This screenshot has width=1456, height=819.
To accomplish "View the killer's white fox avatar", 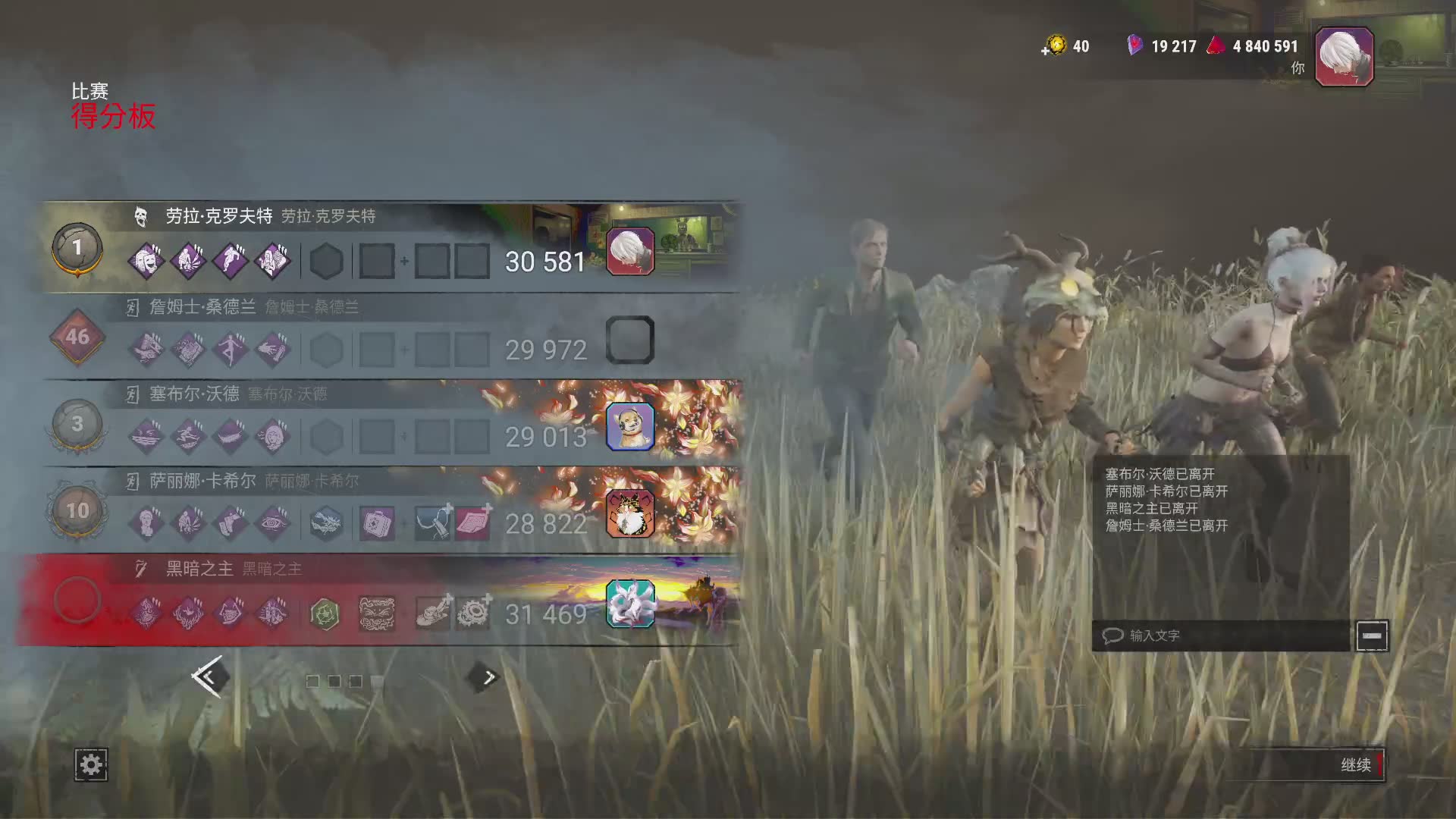I will pos(630,604).
